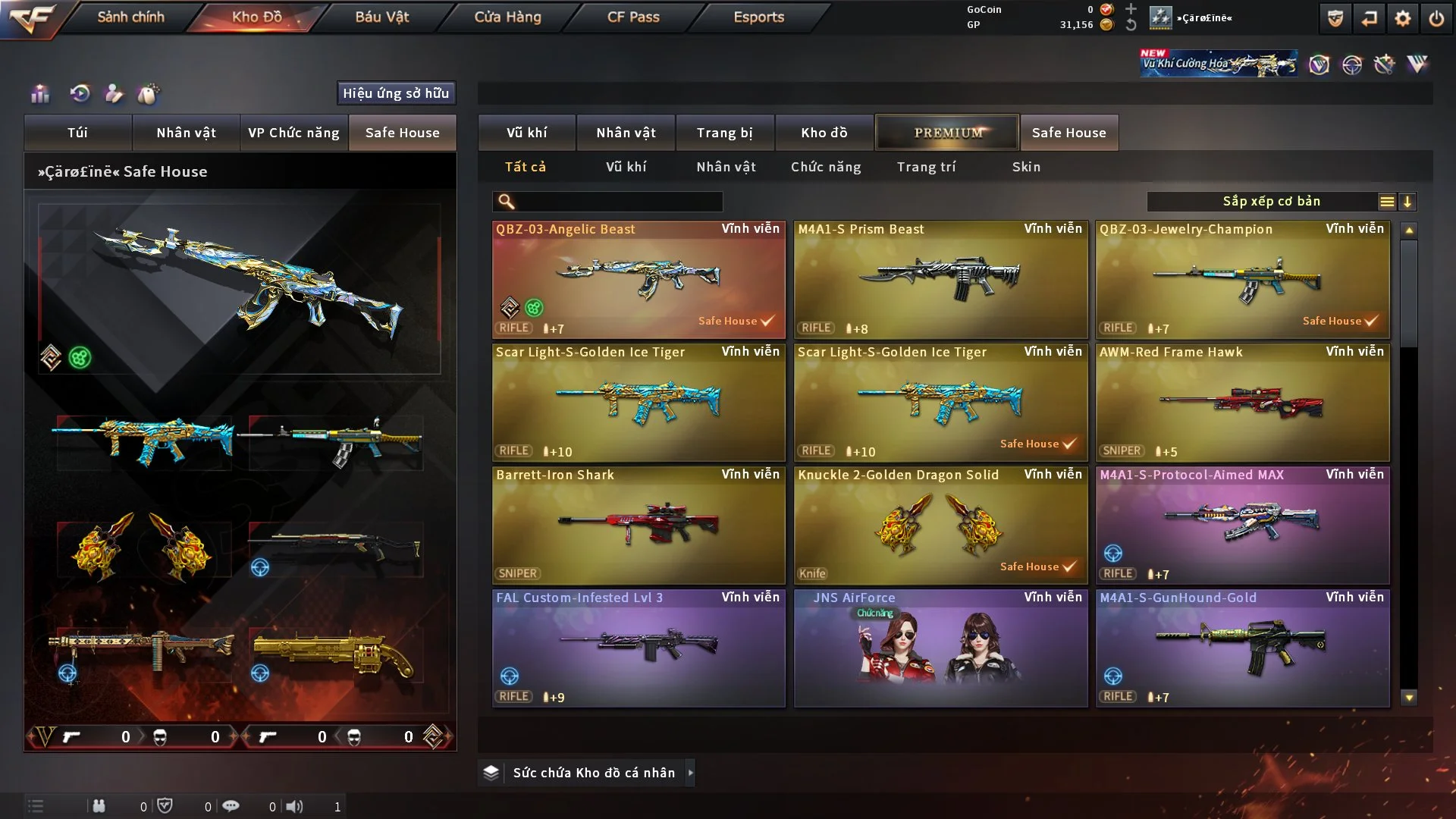Filter by the Trang trí category
This screenshot has height=819, width=1456.
[x=926, y=167]
